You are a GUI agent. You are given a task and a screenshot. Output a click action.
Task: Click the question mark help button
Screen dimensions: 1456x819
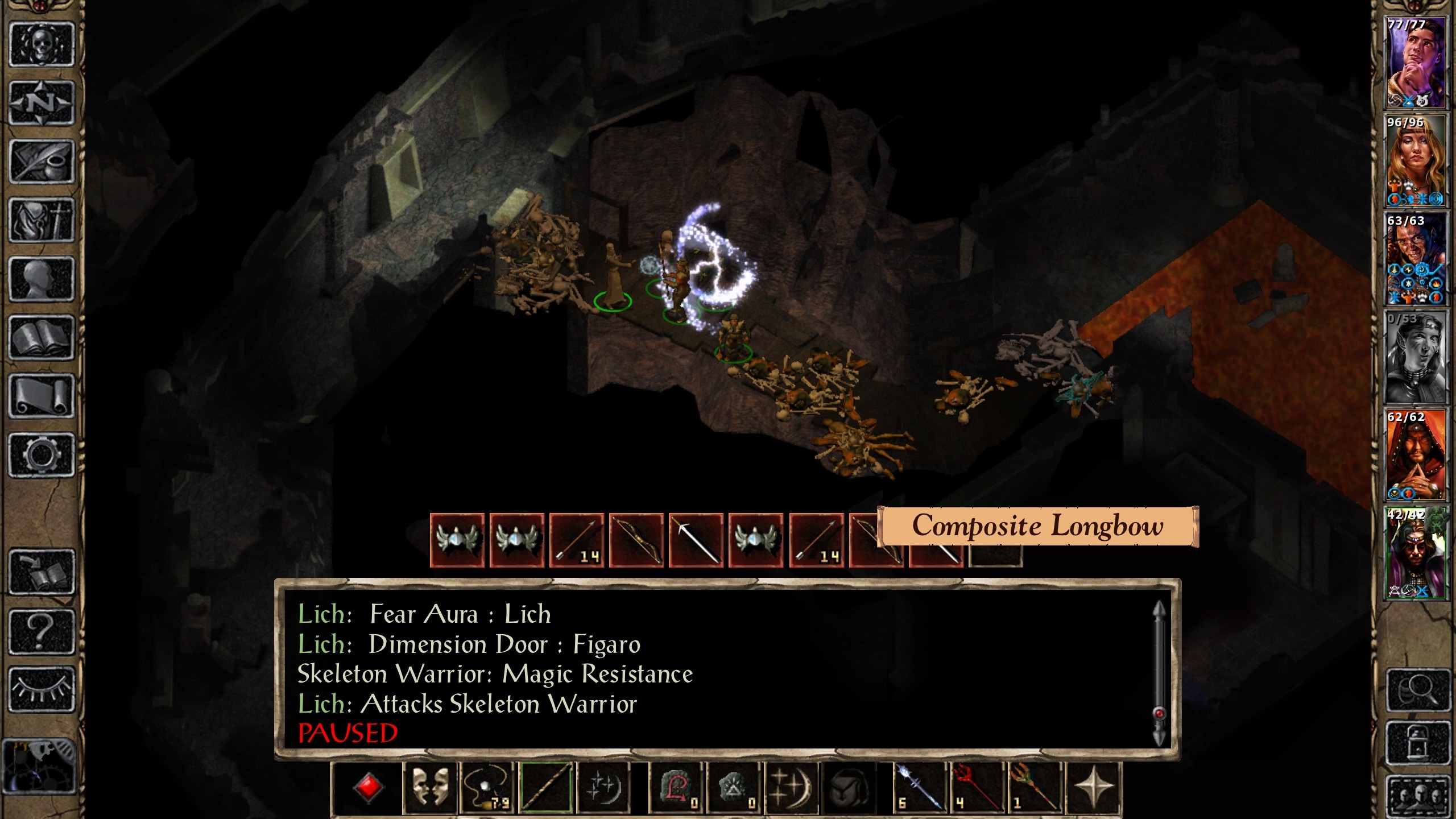(x=42, y=631)
